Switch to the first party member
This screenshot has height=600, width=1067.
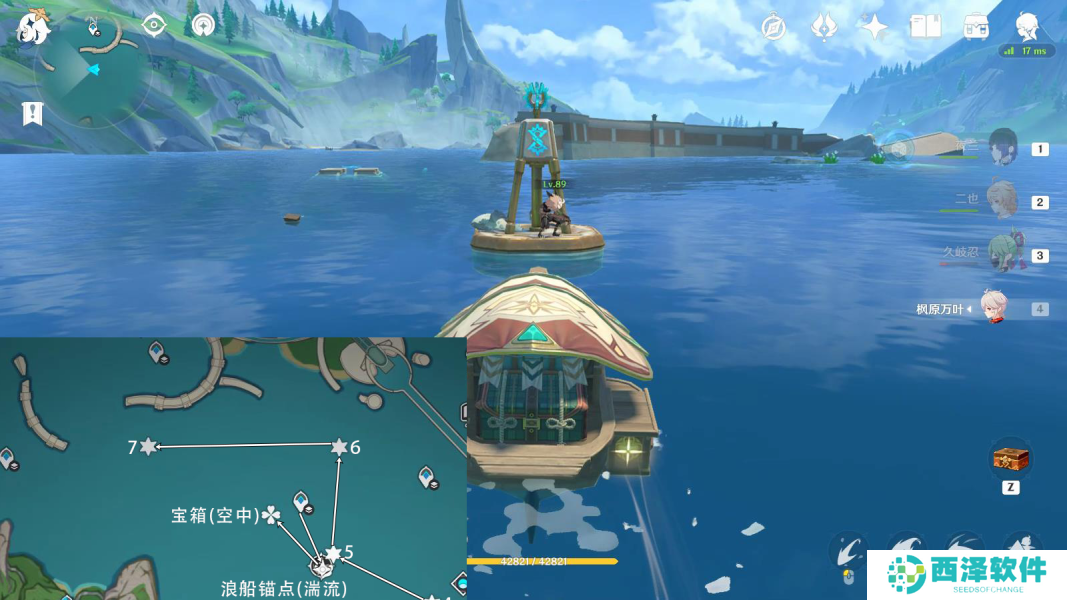[1003, 149]
